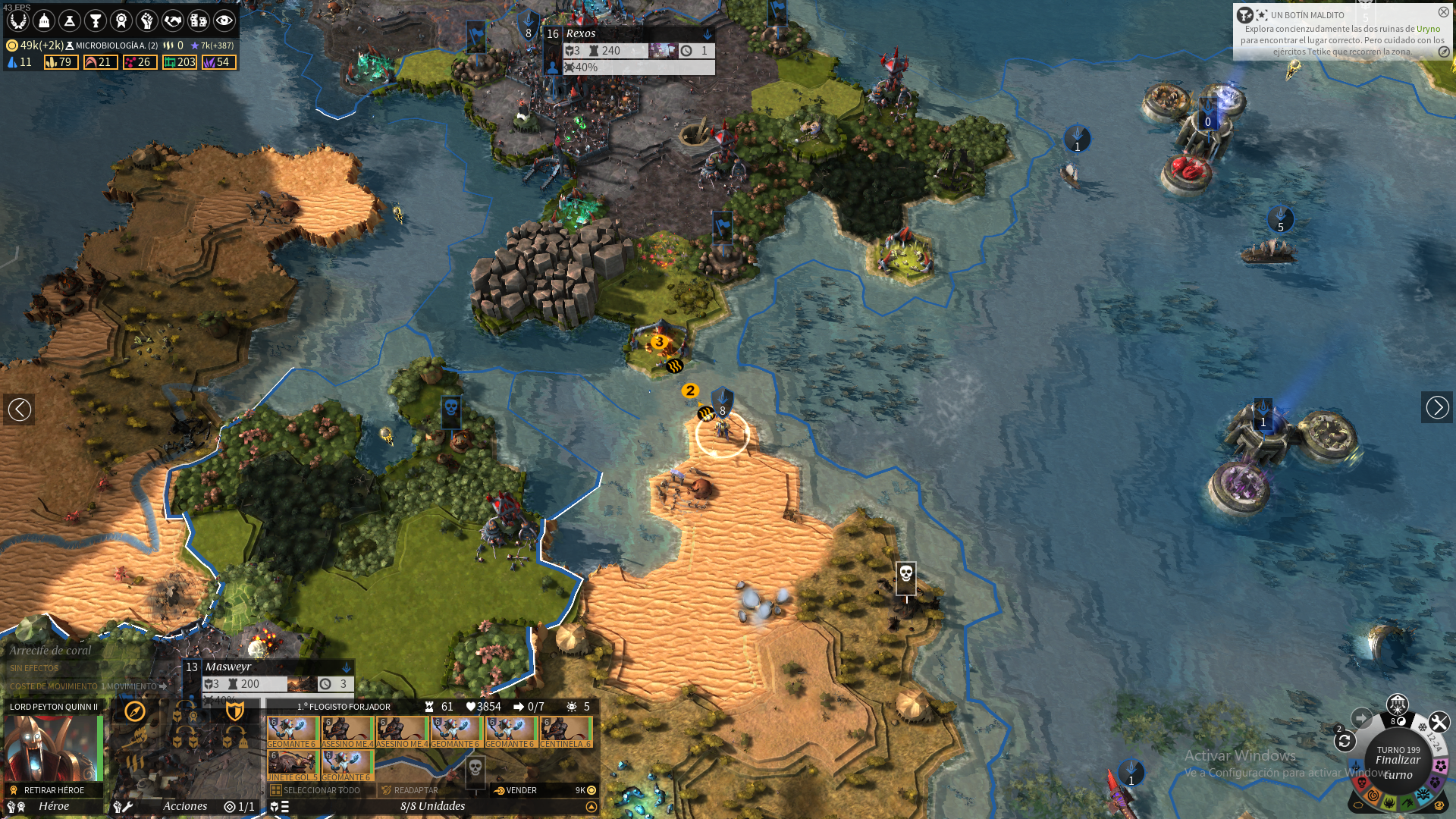Select the Centinela unit card

coord(566,733)
